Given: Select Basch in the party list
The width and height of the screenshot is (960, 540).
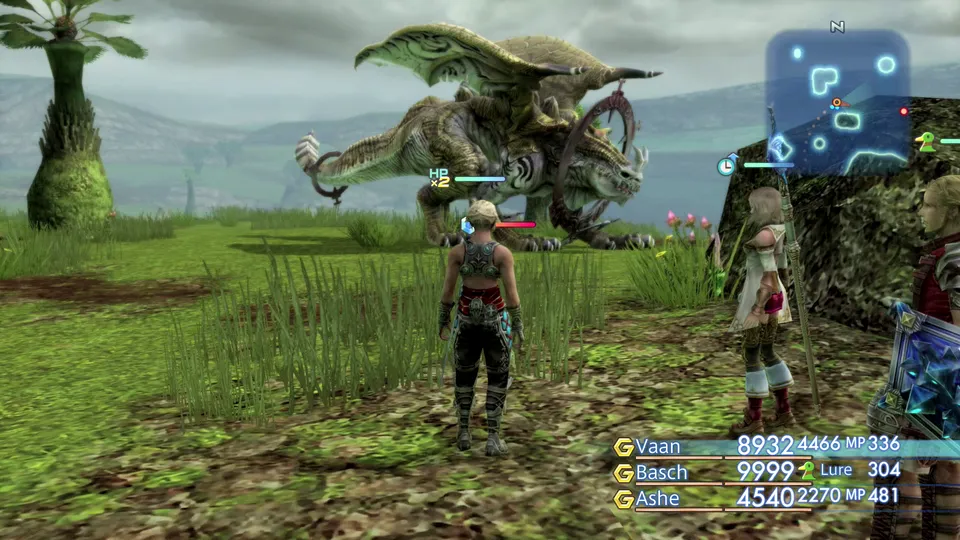Looking at the screenshot, I should [x=662, y=472].
